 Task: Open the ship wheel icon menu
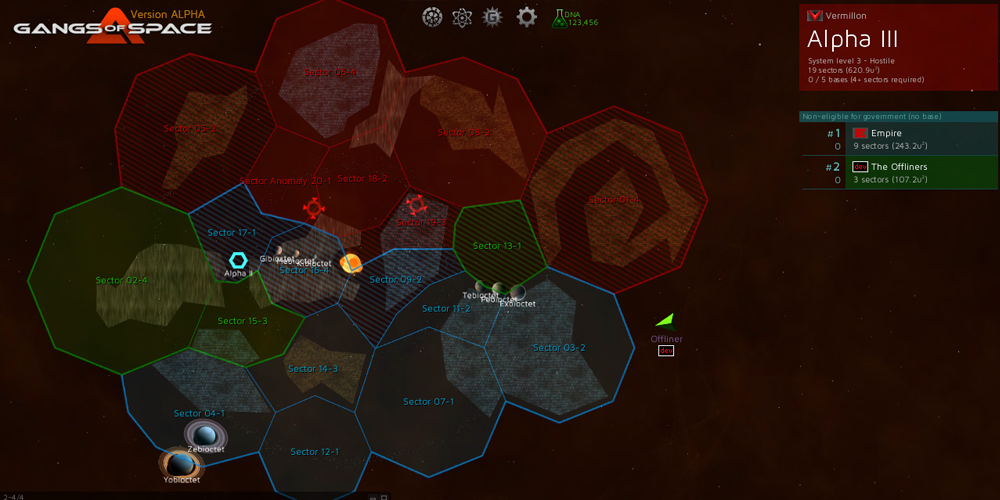(432, 17)
